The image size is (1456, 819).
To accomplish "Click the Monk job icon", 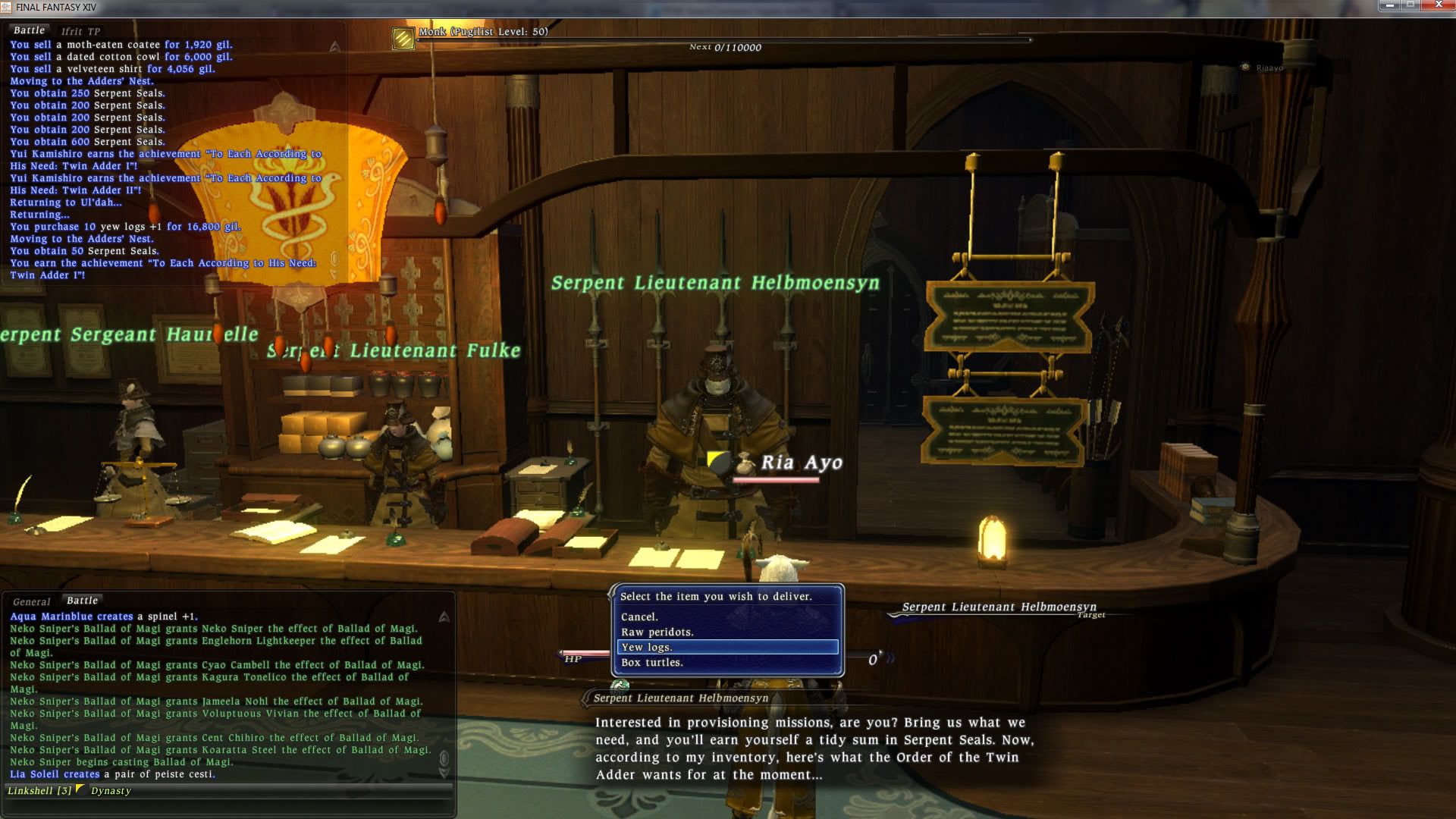I will click(x=403, y=38).
